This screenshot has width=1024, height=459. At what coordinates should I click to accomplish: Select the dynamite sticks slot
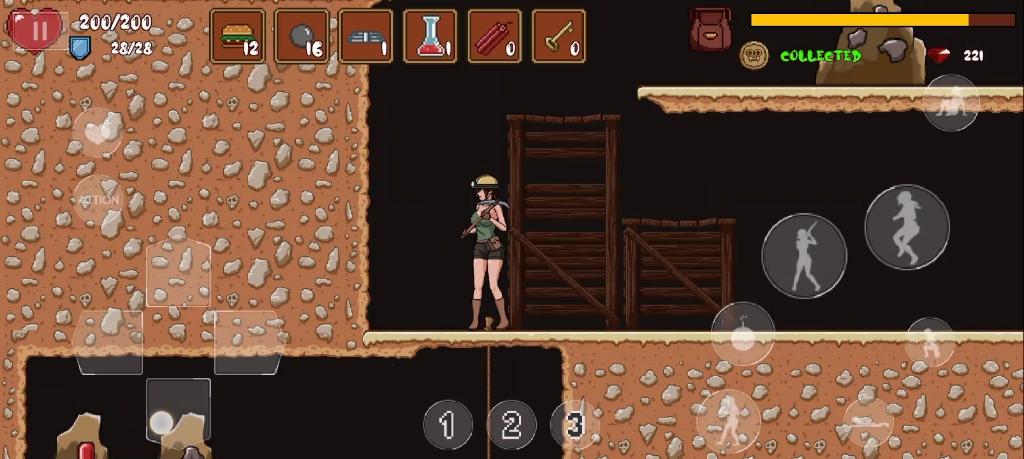pos(494,37)
